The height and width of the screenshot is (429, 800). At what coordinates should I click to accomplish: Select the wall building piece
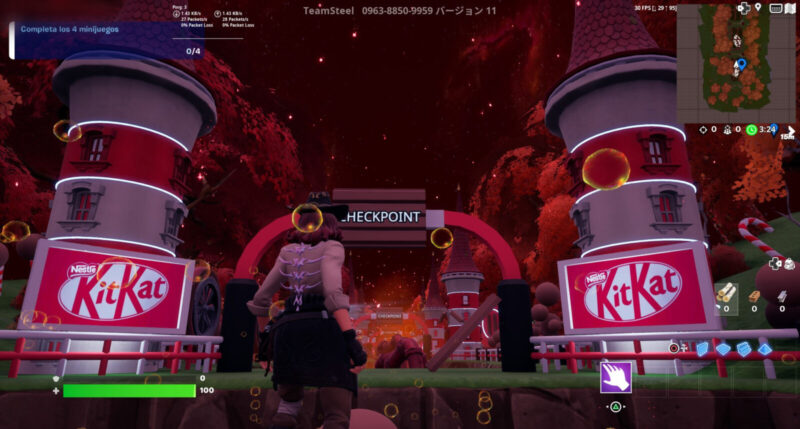click(702, 348)
